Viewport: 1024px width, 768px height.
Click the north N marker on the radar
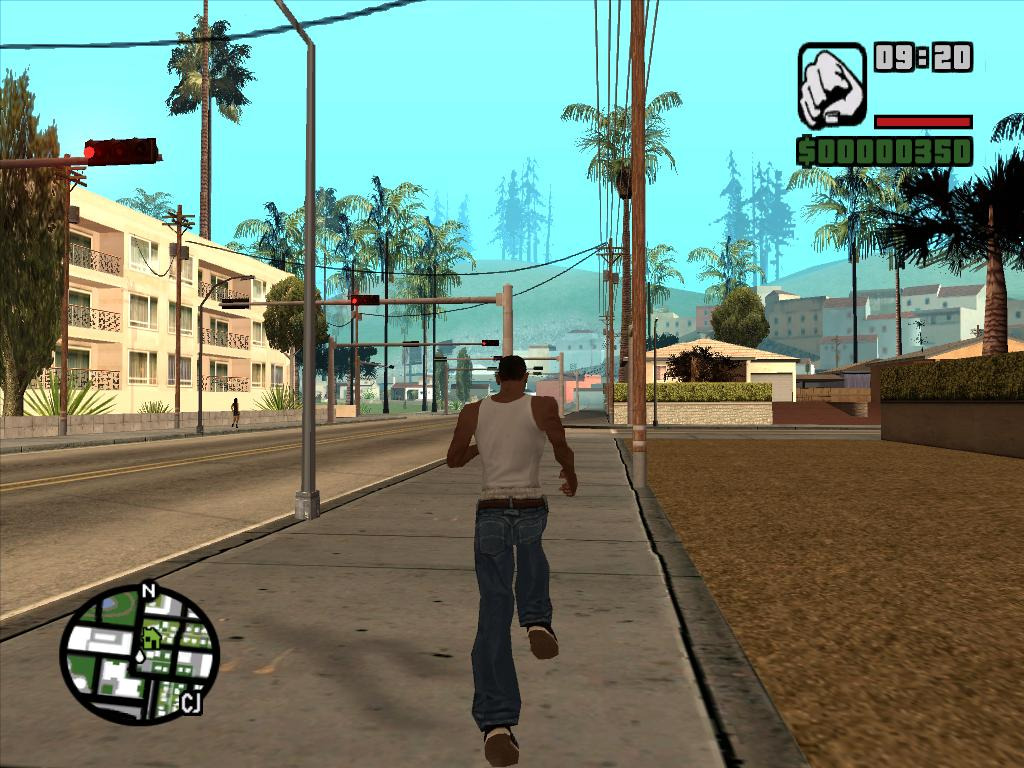149,591
